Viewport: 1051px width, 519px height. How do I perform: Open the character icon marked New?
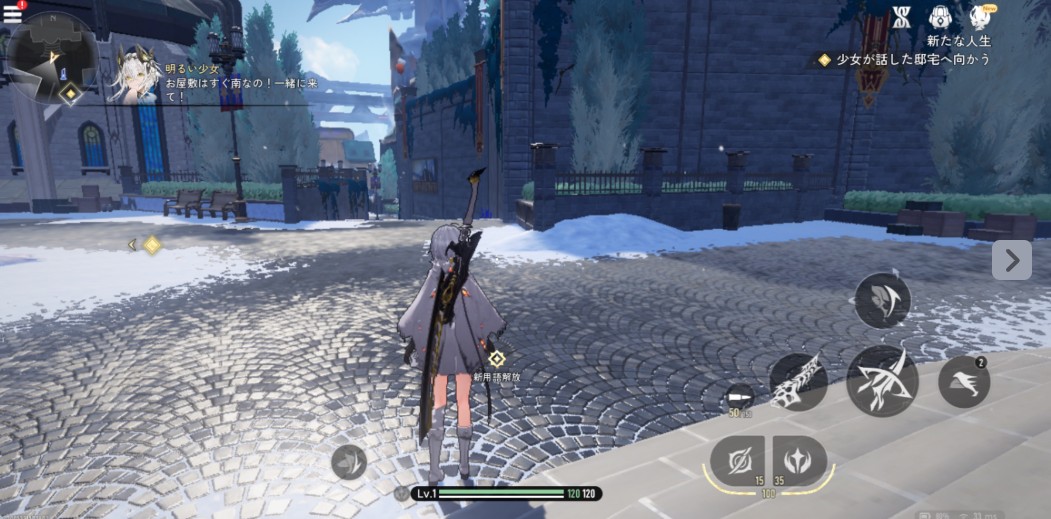980,17
